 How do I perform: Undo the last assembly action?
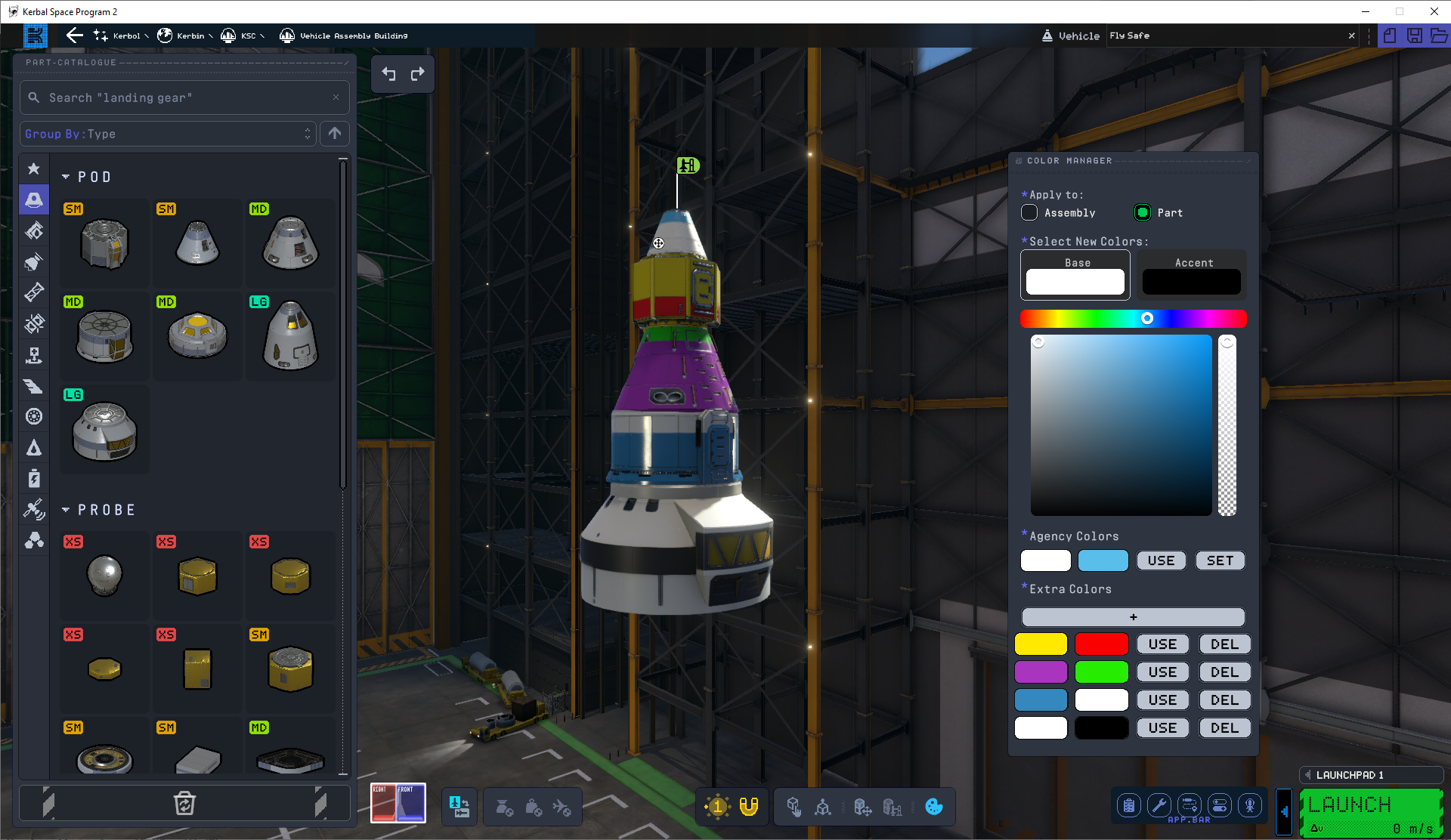pos(388,74)
